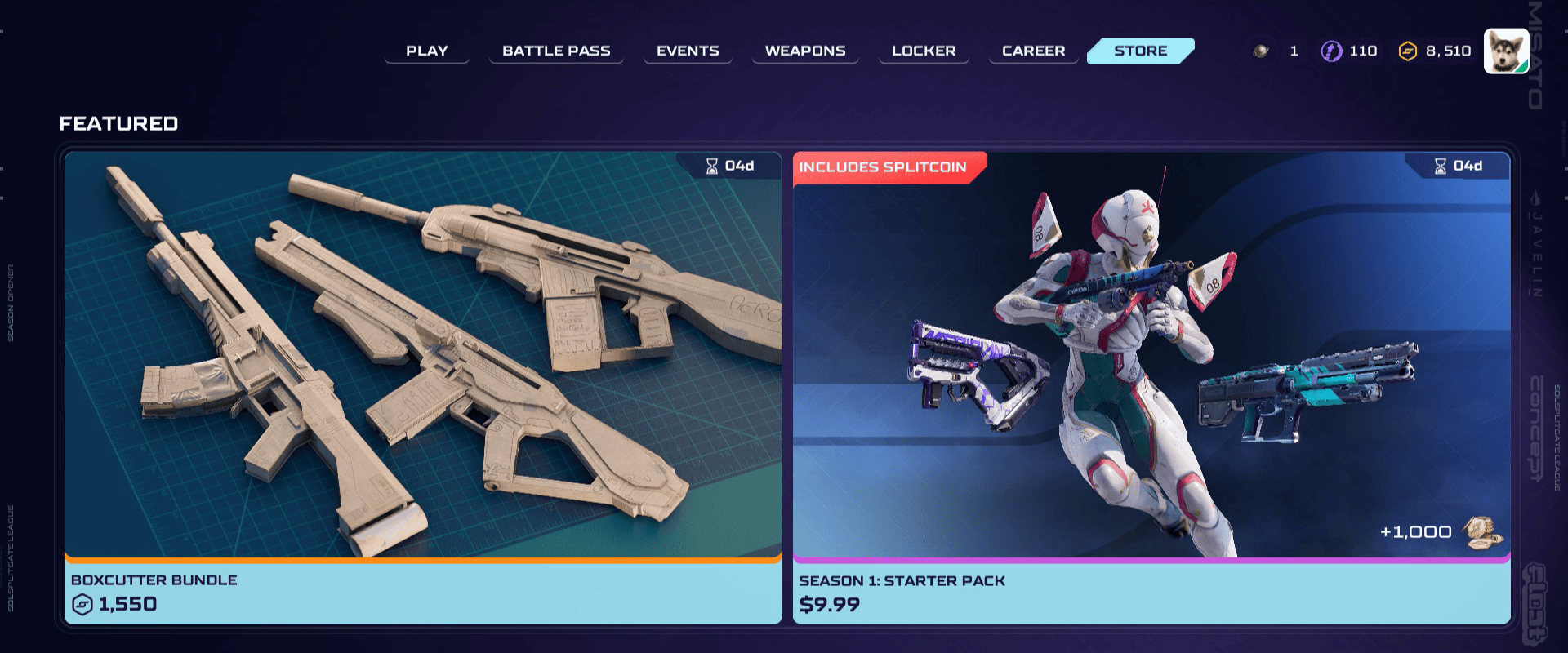This screenshot has height=653, width=1568.
Task: Click the purple energy currency icon
Action: (1333, 51)
